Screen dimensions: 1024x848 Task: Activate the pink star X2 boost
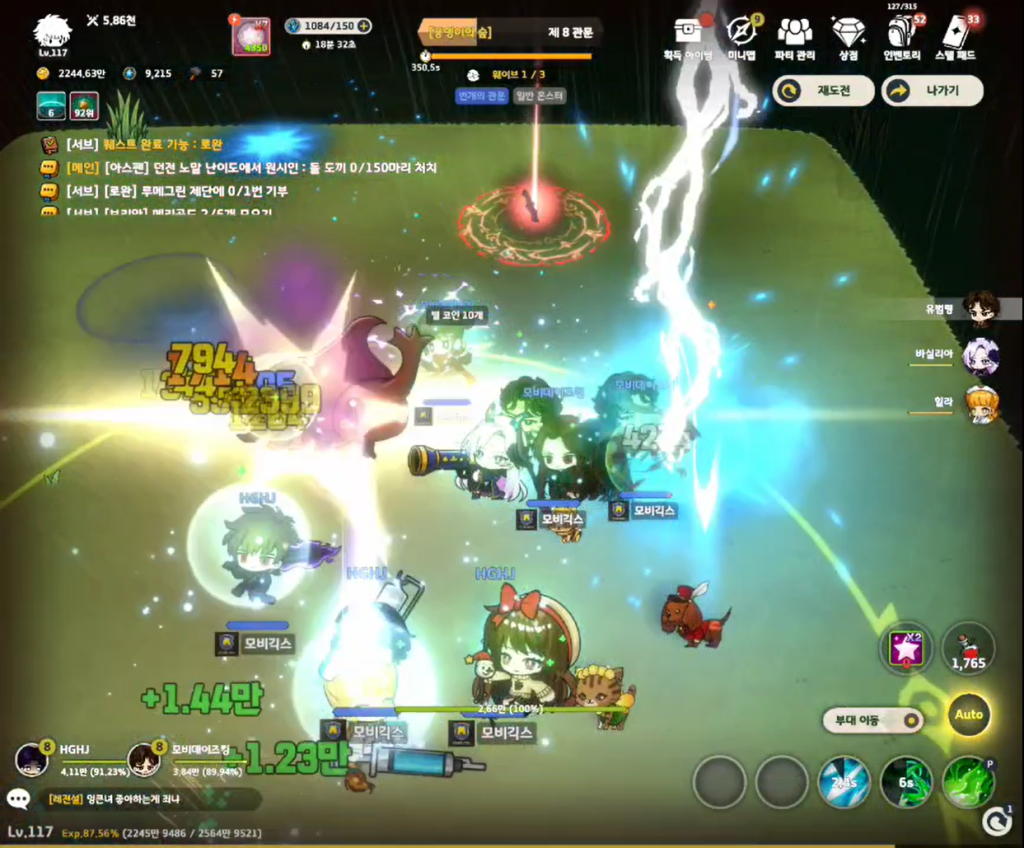click(x=906, y=648)
